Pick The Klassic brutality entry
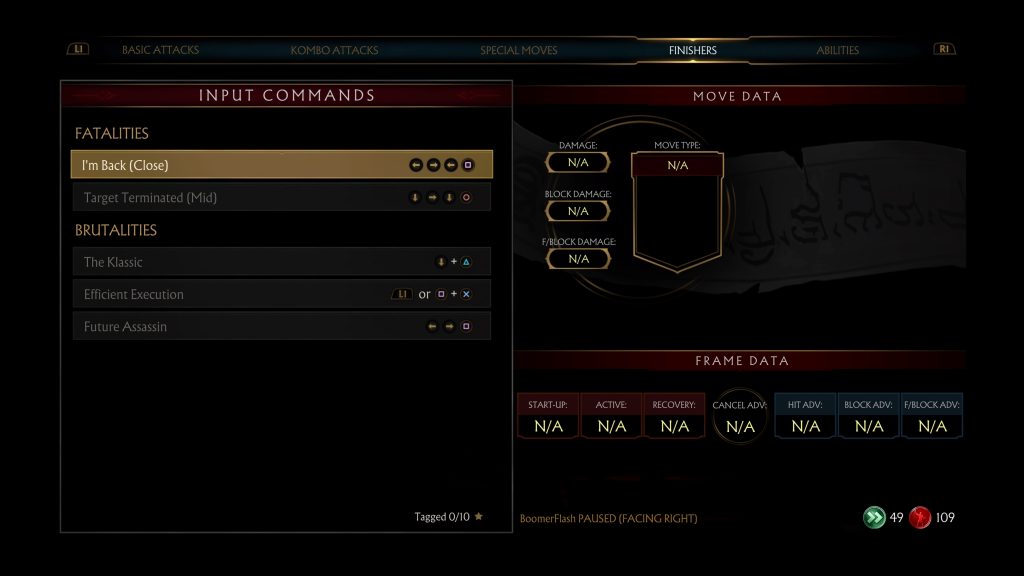Screen dimensions: 1024x576 pos(281,262)
